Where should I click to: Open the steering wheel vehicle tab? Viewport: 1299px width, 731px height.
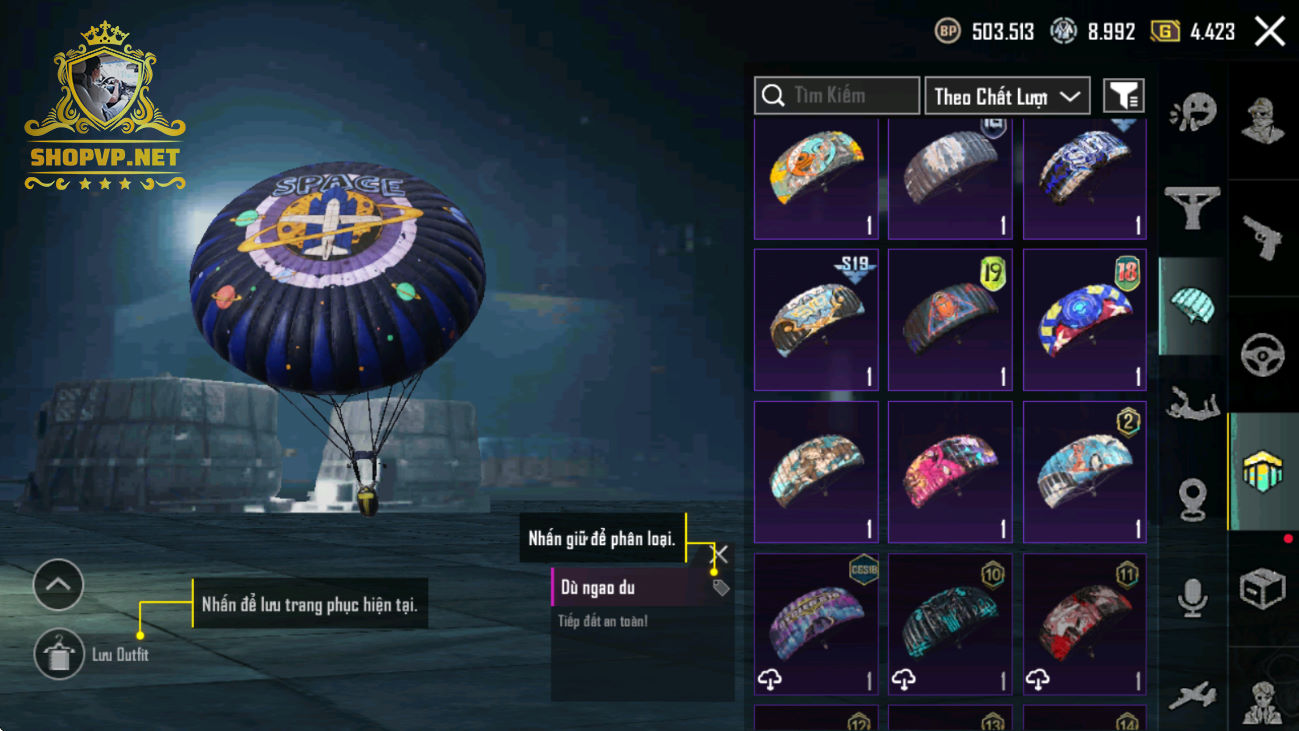click(1263, 355)
